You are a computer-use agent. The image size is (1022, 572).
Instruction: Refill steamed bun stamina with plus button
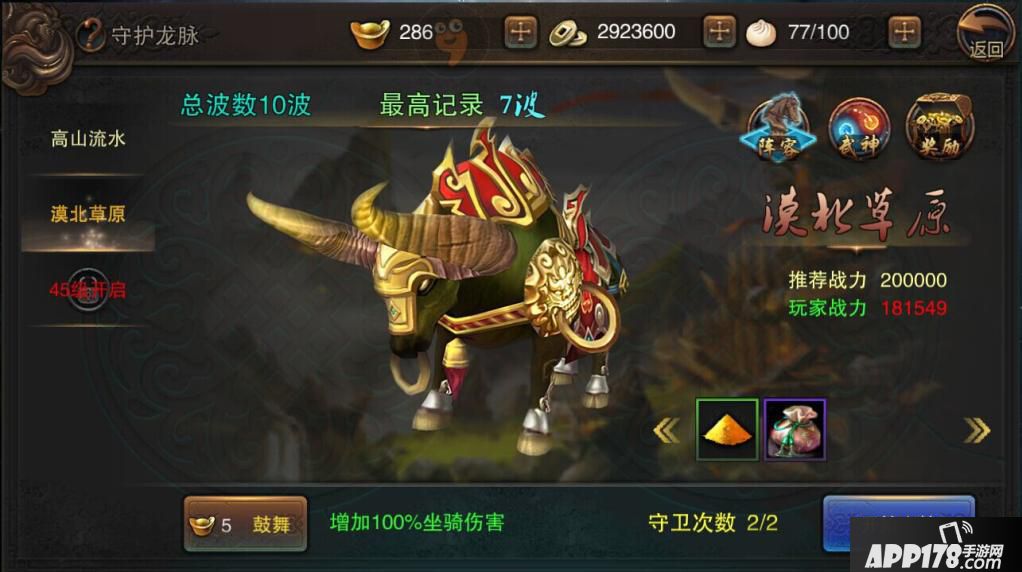tap(904, 32)
